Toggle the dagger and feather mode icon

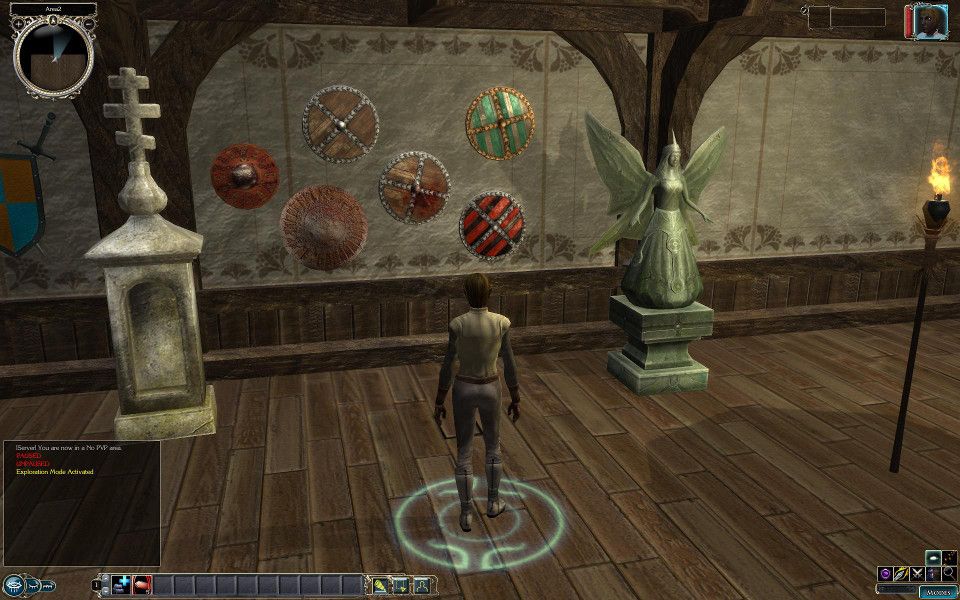coord(900,573)
